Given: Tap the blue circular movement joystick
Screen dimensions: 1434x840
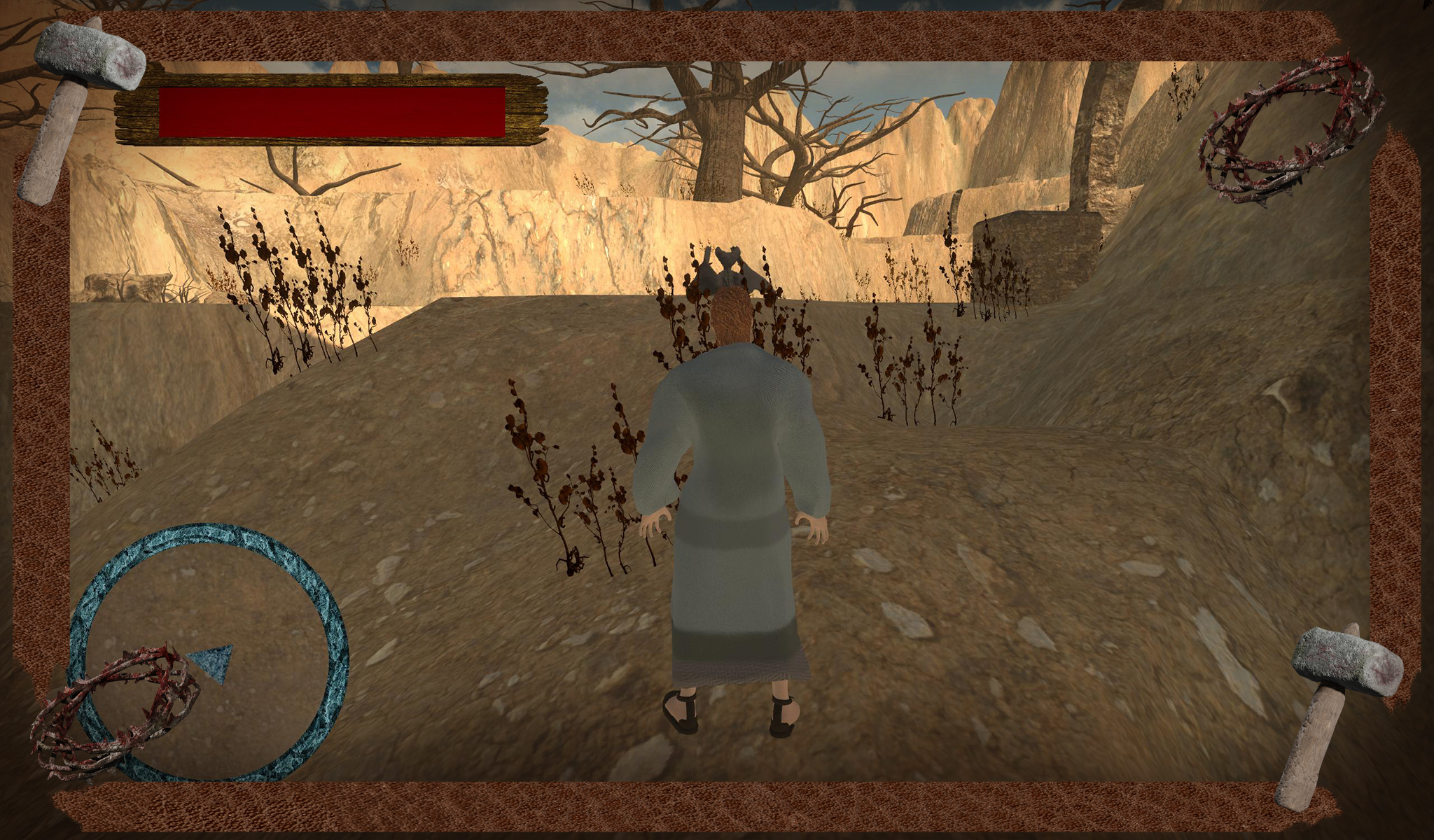Looking at the screenshot, I should click(209, 652).
